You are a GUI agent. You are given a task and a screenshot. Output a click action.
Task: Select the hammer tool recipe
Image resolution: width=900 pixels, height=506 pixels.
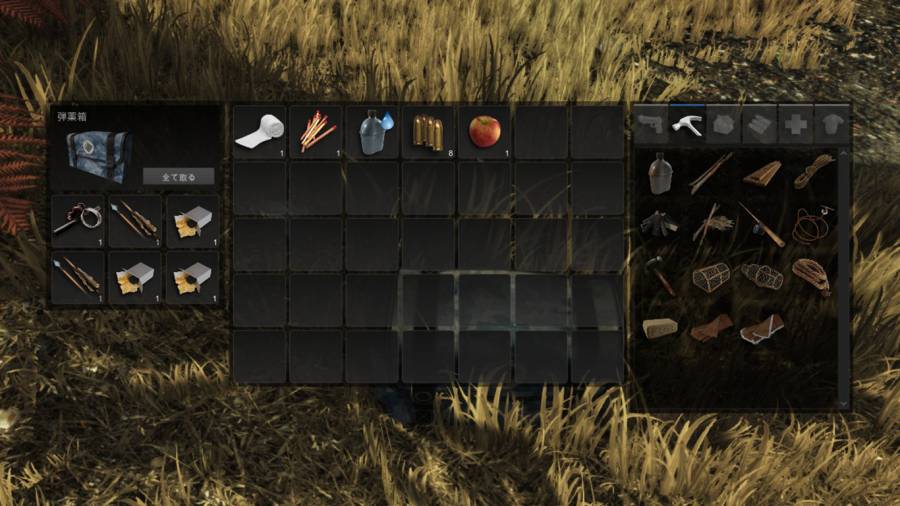click(x=659, y=274)
